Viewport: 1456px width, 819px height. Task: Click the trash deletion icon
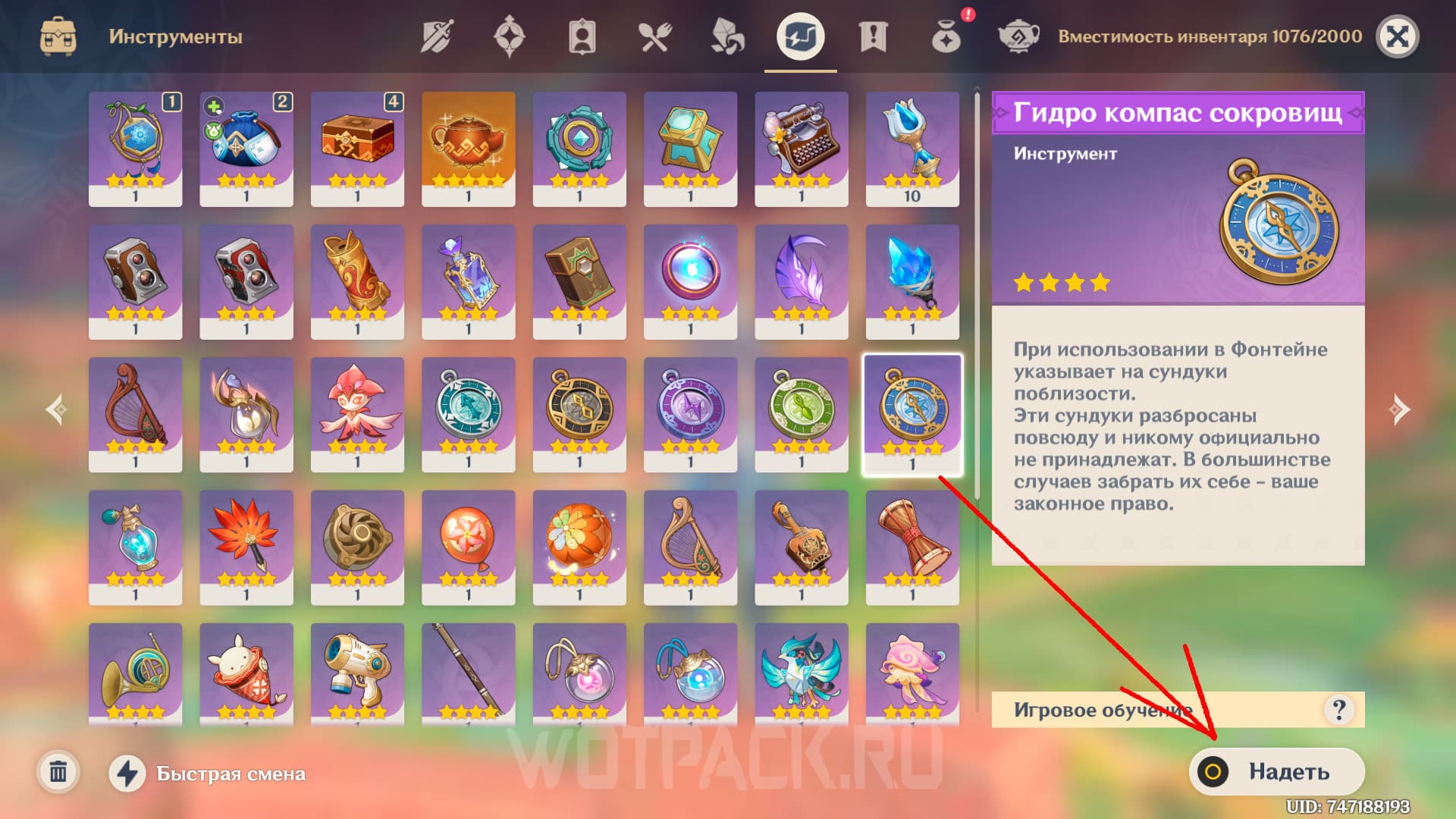pyautogui.click(x=58, y=772)
